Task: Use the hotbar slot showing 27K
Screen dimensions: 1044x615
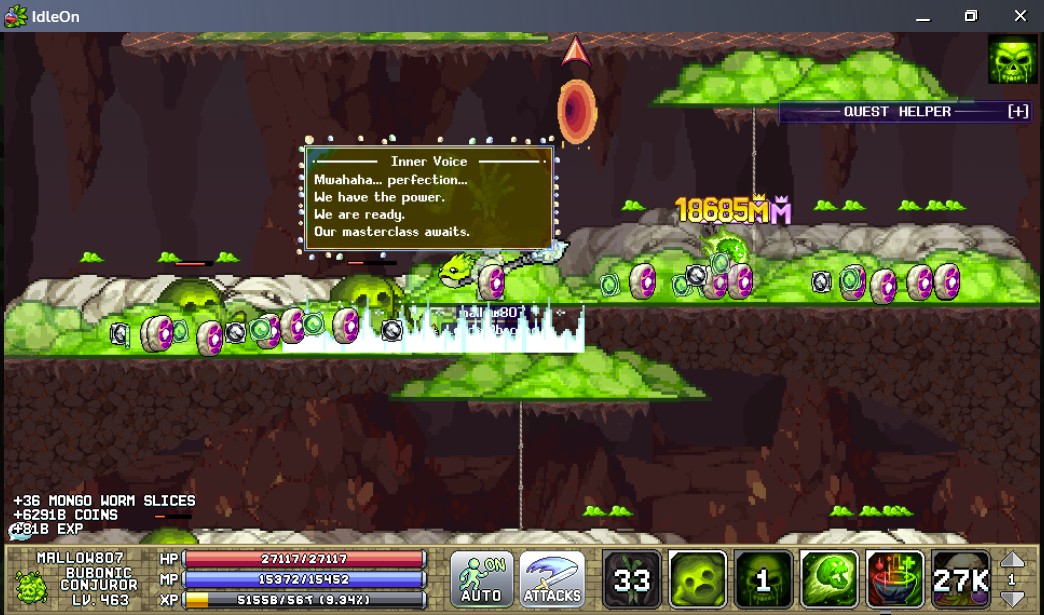Action: point(961,579)
